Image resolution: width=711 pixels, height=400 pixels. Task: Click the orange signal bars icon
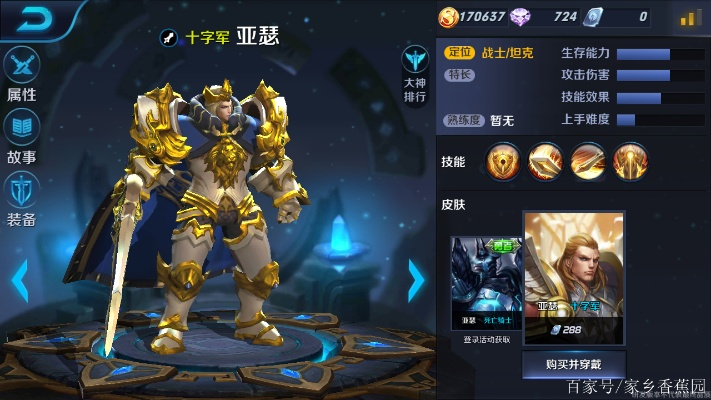688,18
